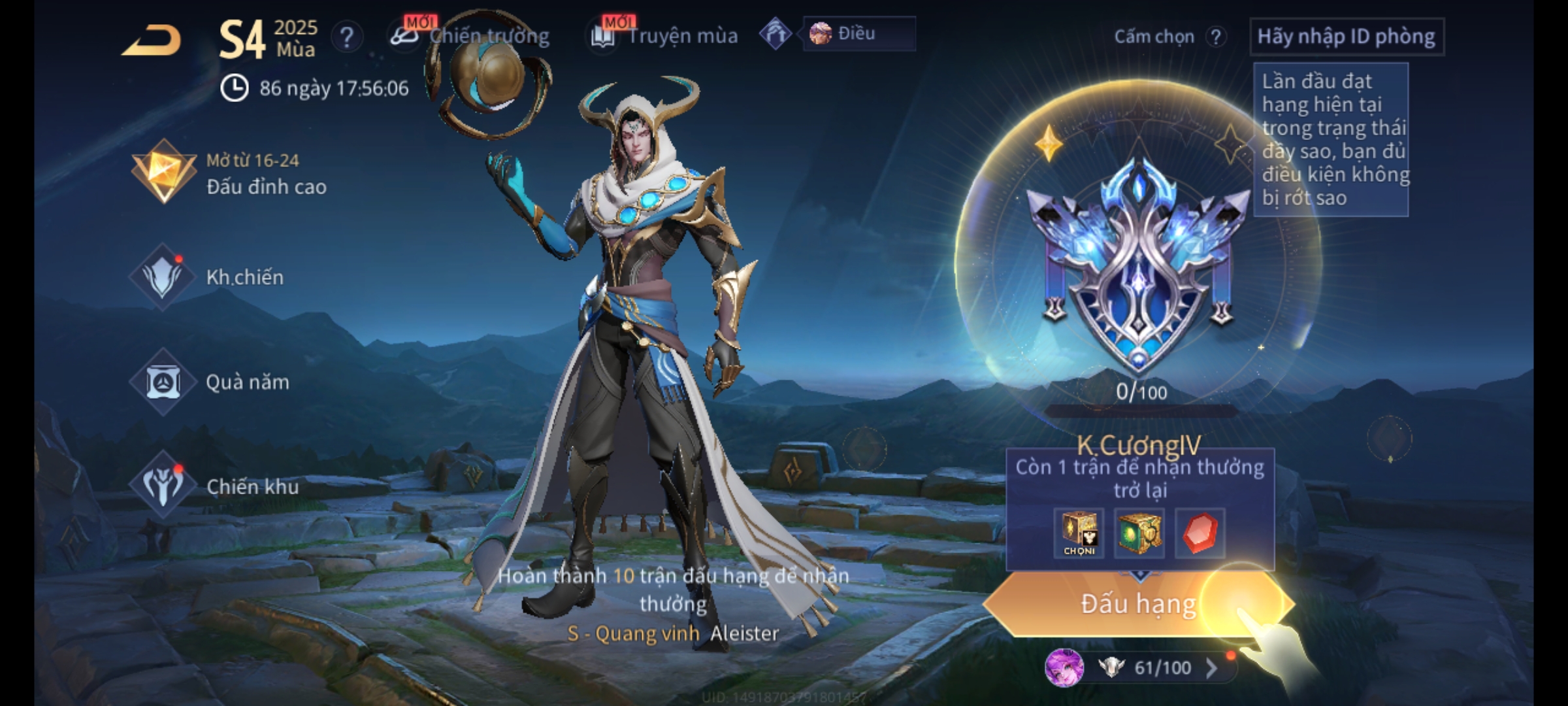Screen dimensions: 1568x706
Task: Open the Quà năm rewards
Action: (x=210, y=382)
